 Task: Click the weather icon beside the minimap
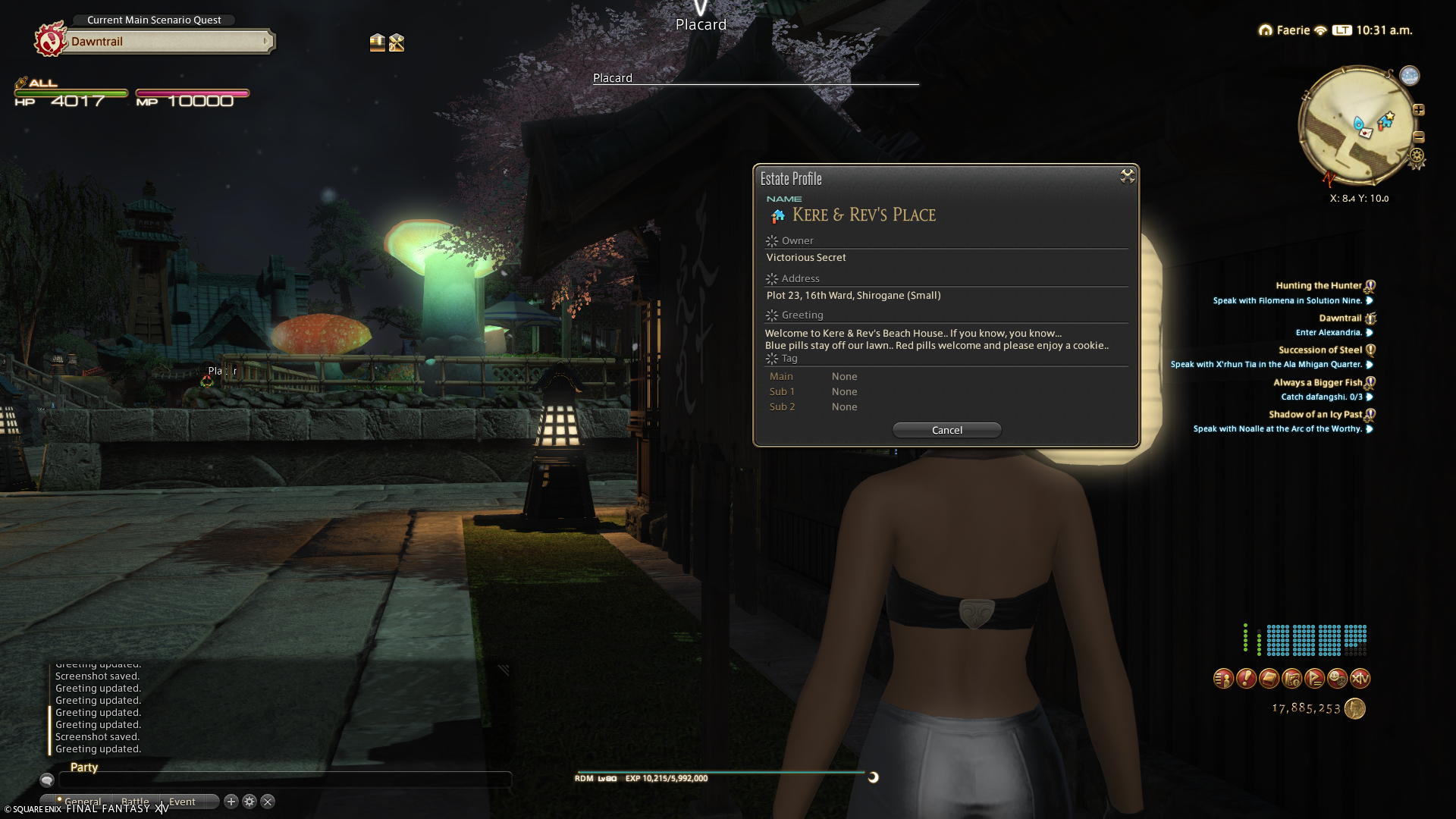point(1409,76)
